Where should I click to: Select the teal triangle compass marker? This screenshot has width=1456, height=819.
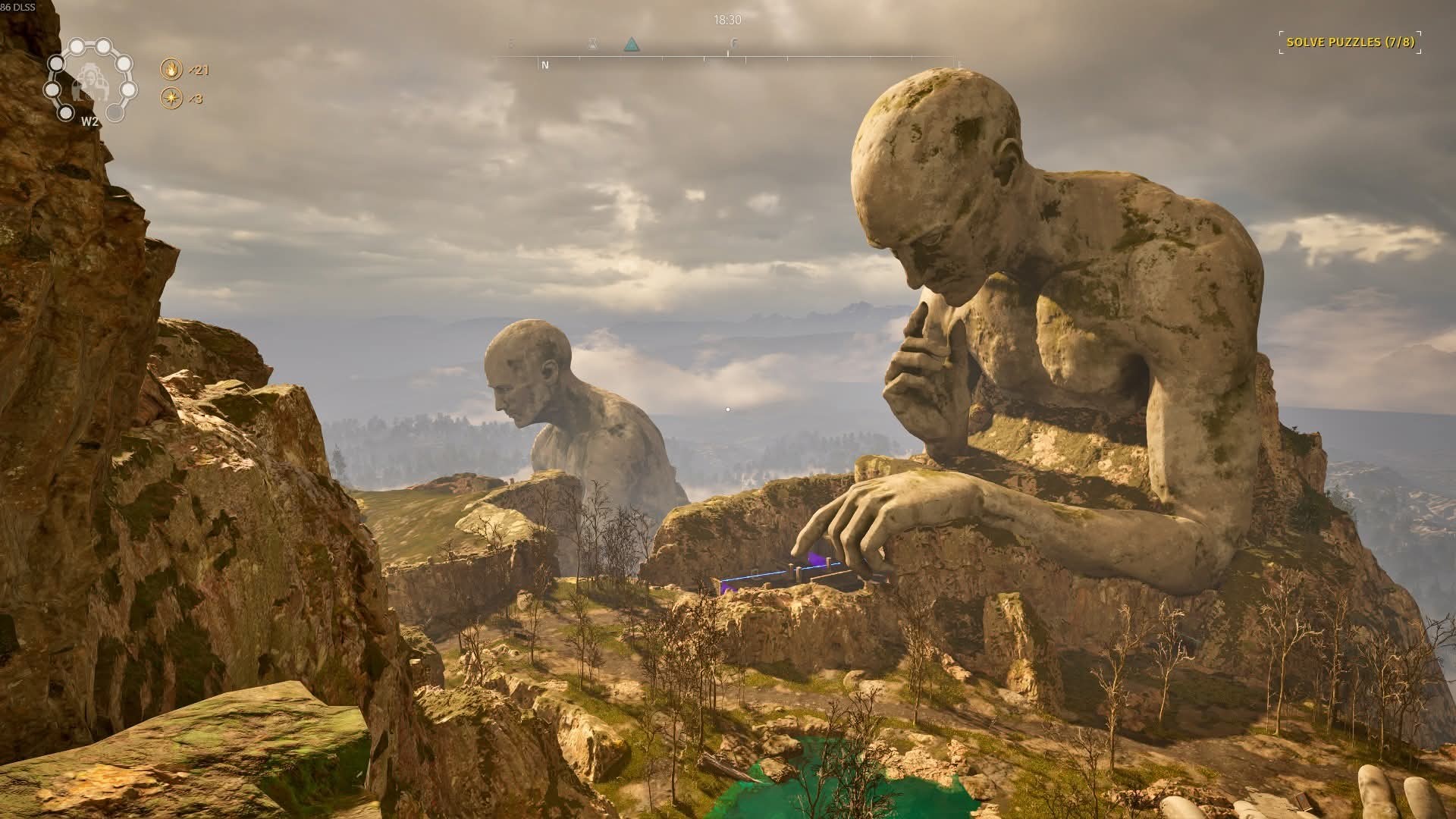coord(631,45)
